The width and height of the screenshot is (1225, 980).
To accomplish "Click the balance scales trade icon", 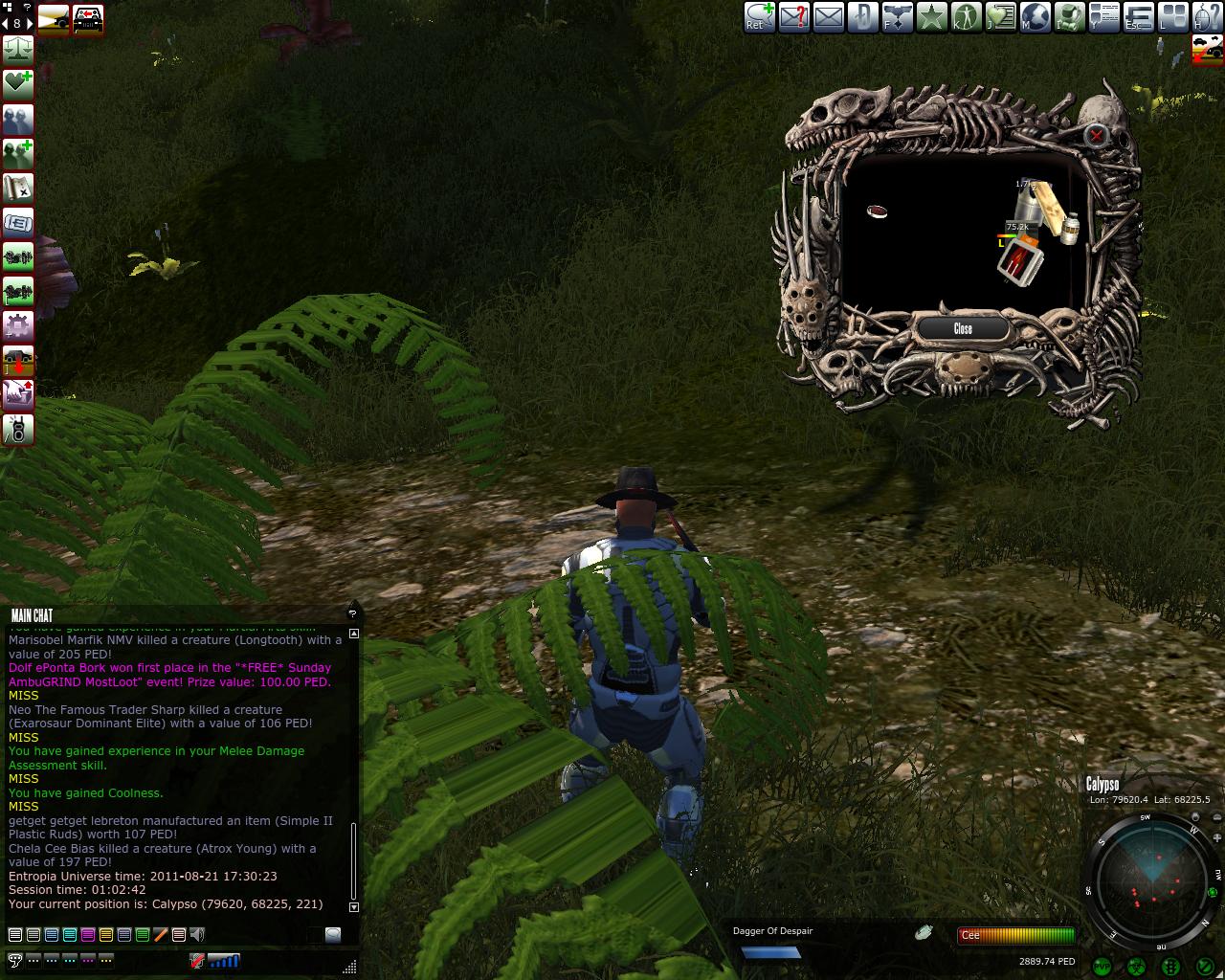I will tap(18, 50).
